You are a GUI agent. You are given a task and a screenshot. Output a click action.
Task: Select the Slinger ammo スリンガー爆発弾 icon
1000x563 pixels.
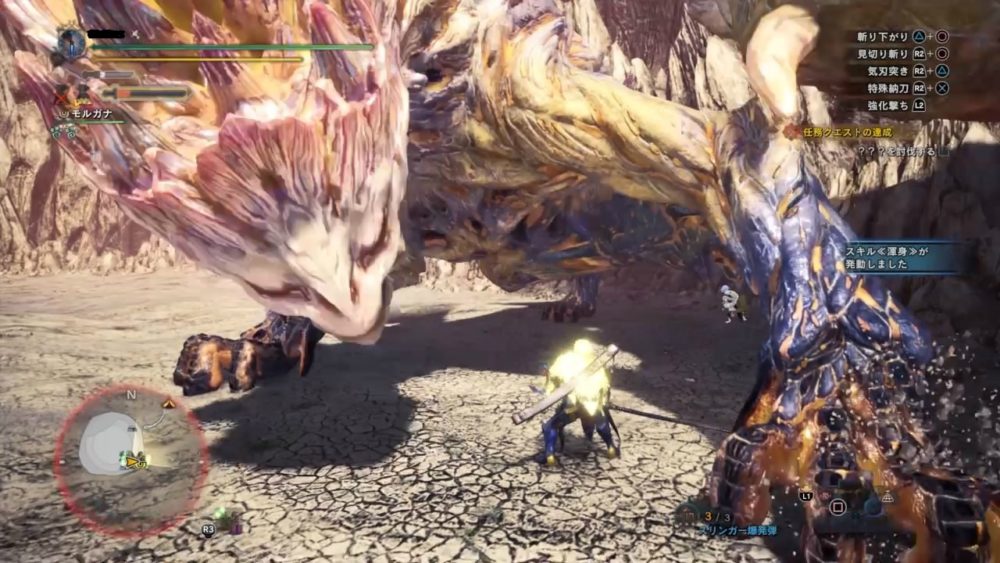click(x=688, y=517)
